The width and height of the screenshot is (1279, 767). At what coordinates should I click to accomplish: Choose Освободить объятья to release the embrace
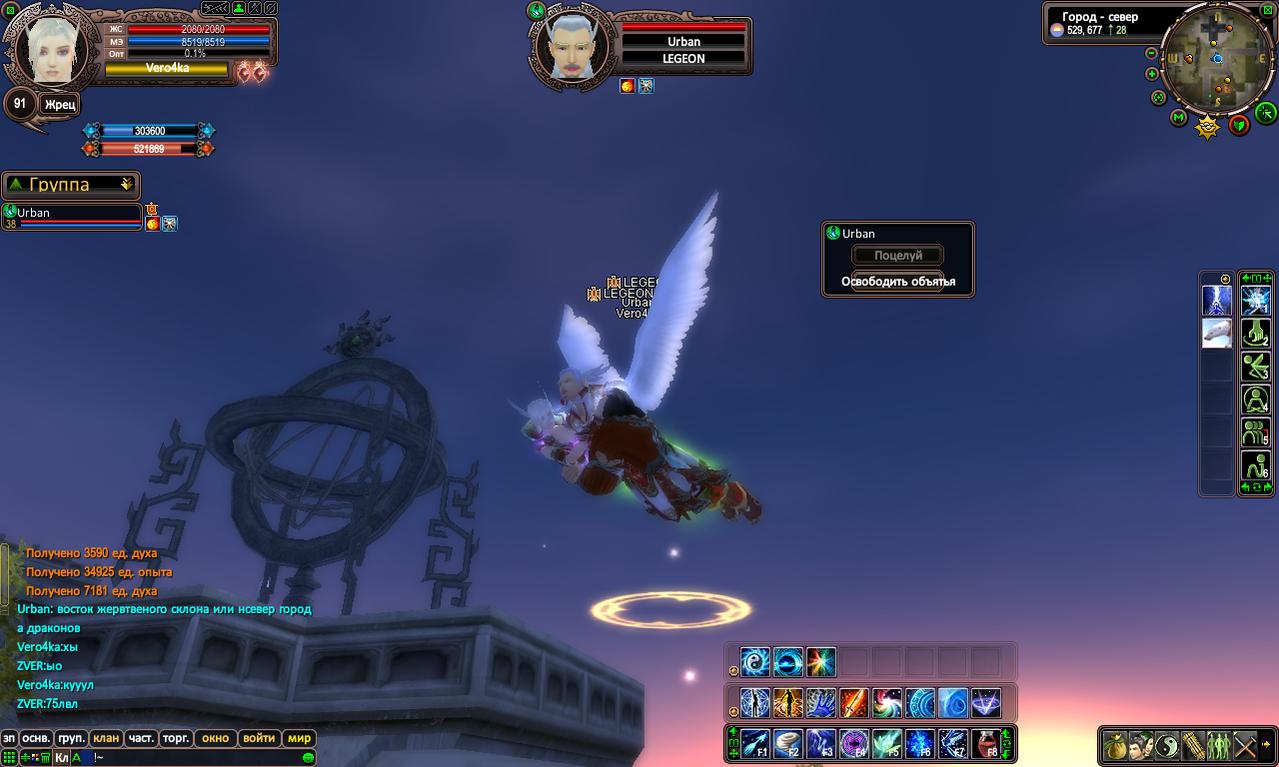pos(897,281)
